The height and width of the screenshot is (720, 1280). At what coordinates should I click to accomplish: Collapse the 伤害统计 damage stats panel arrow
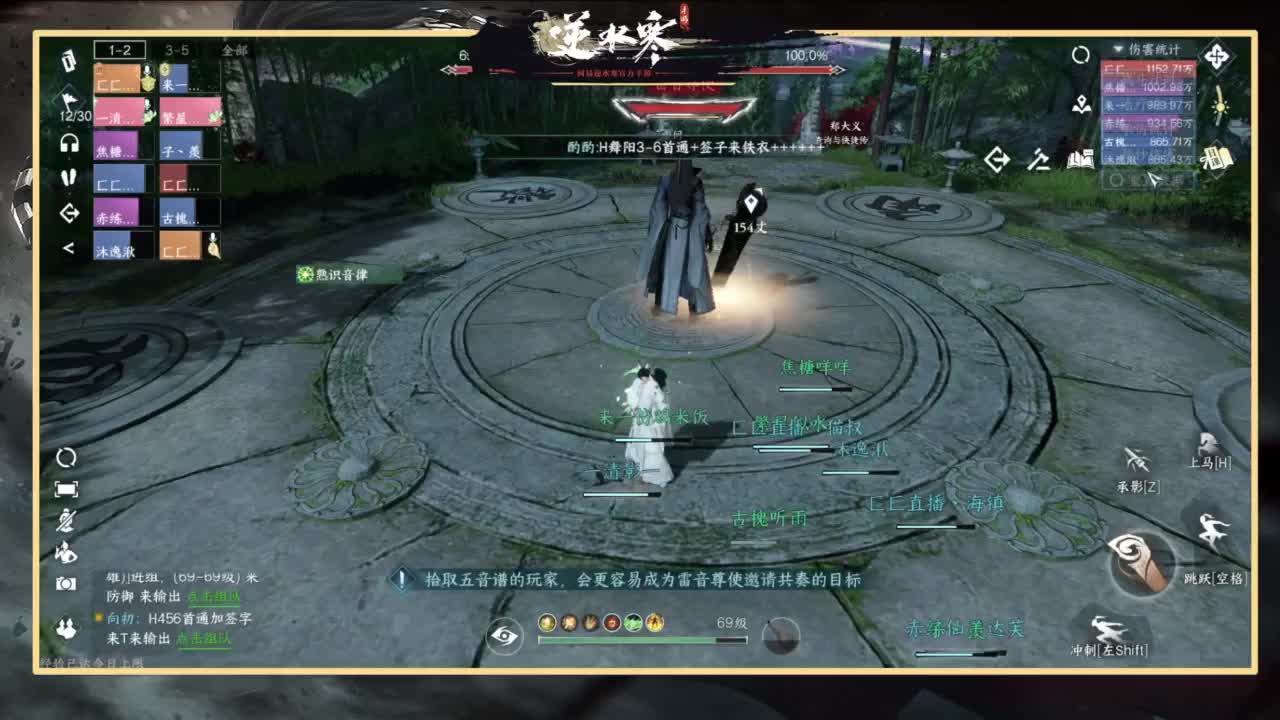pos(1118,48)
